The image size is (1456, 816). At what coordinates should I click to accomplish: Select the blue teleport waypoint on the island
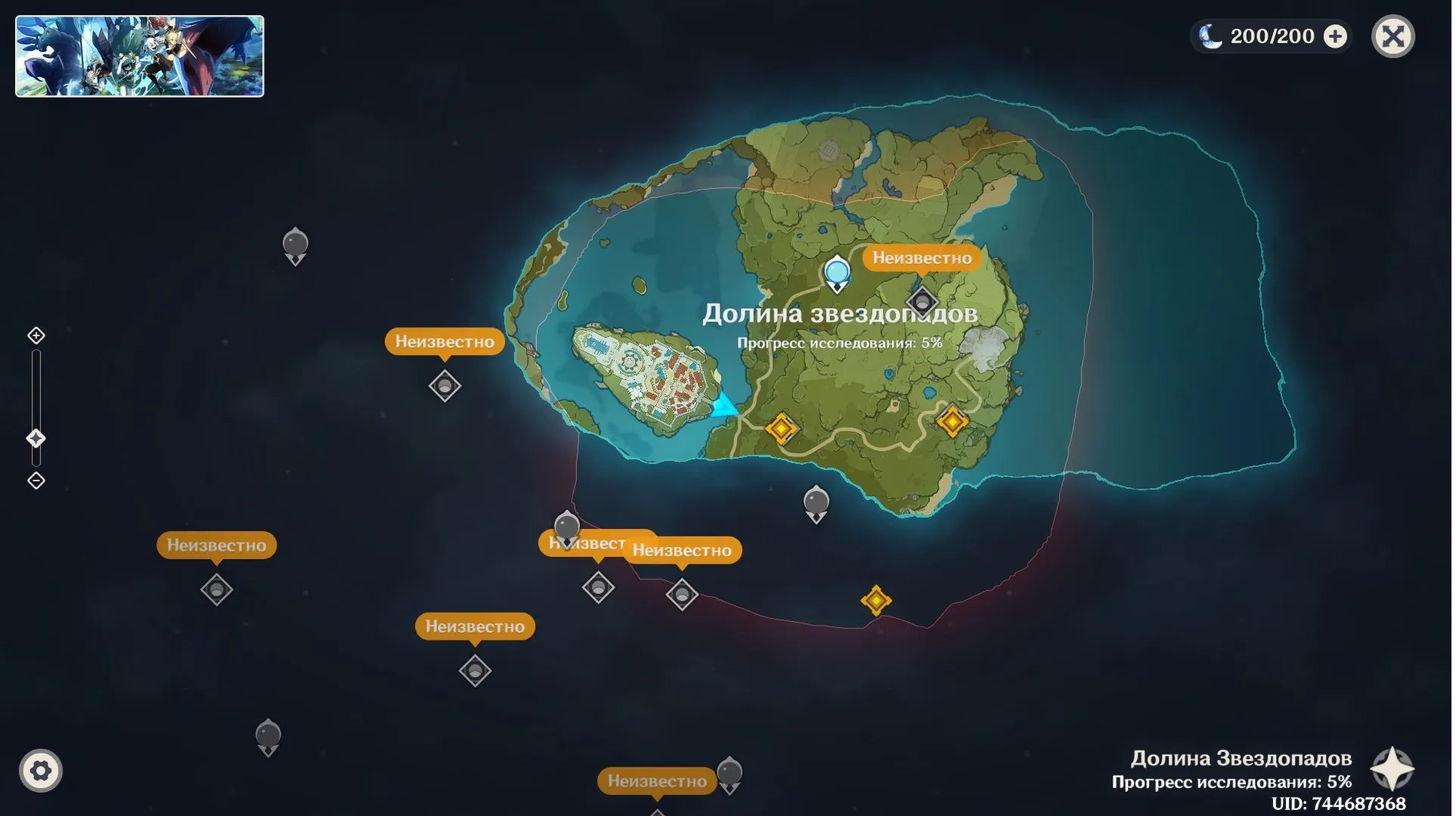(x=836, y=272)
